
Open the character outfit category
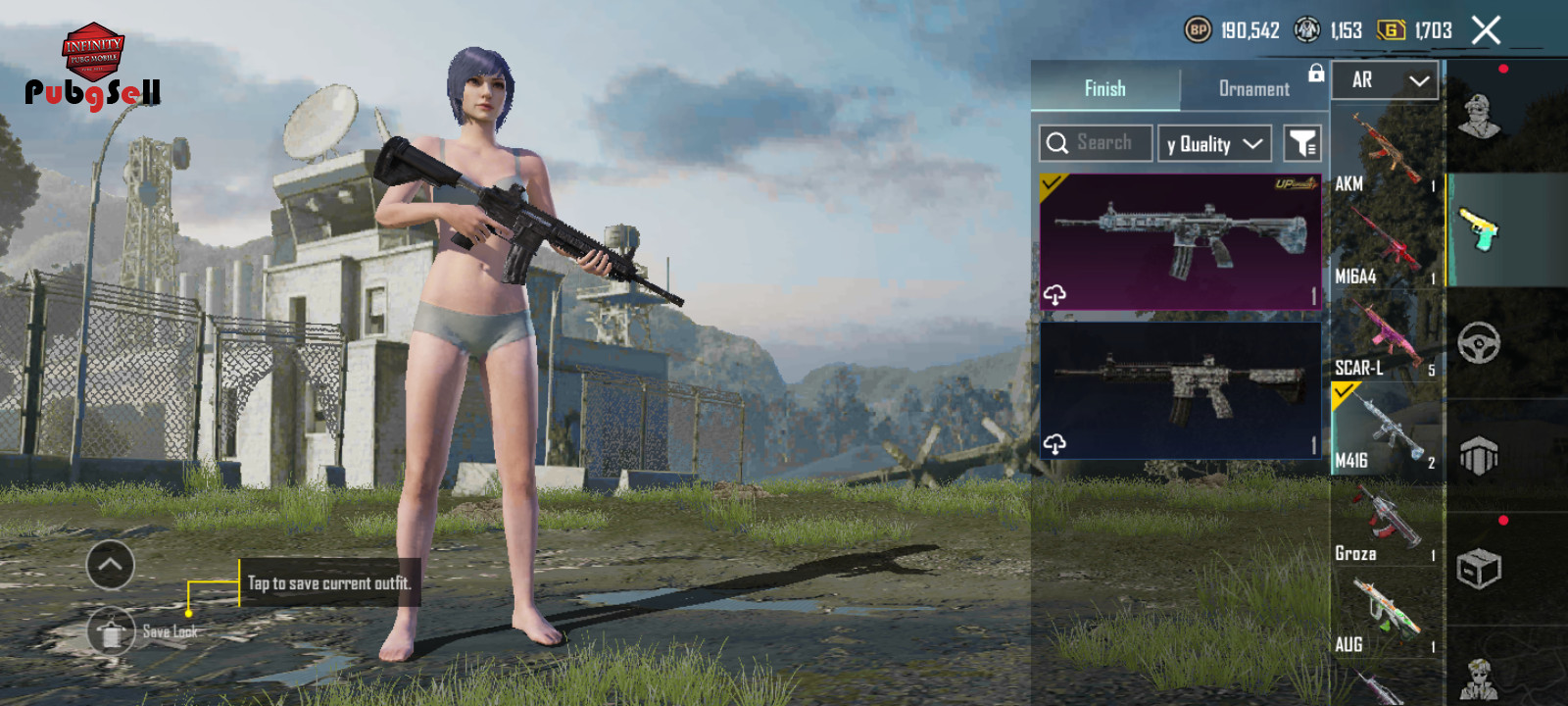[1479, 118]
